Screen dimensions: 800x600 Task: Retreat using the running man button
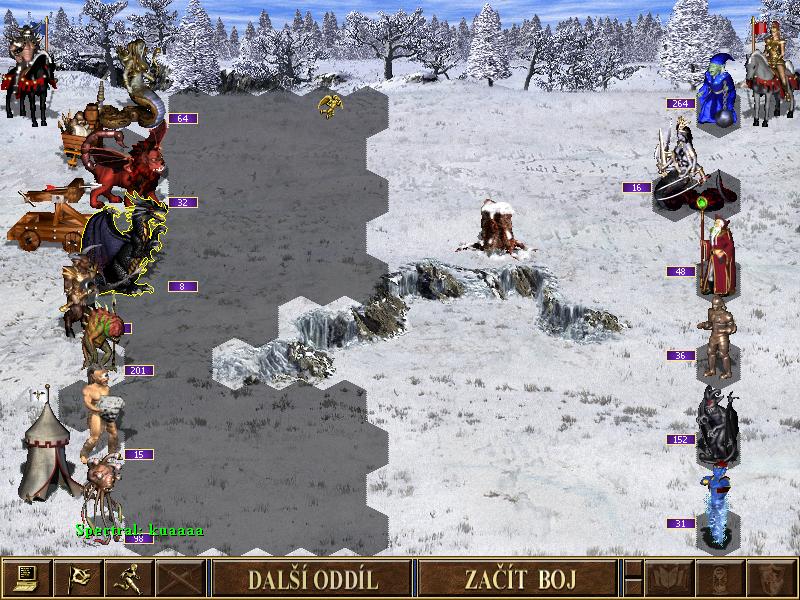[x=129, y=578]
